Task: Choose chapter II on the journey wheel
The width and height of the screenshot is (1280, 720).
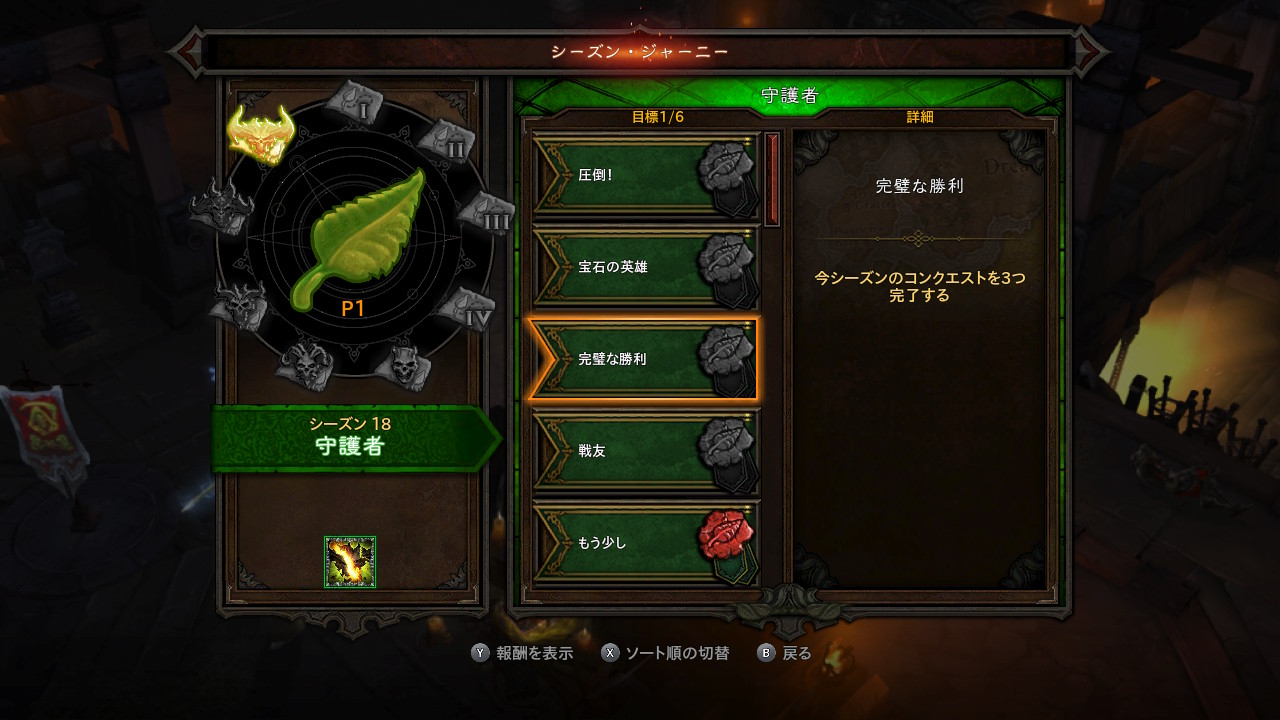Action: 444,140
